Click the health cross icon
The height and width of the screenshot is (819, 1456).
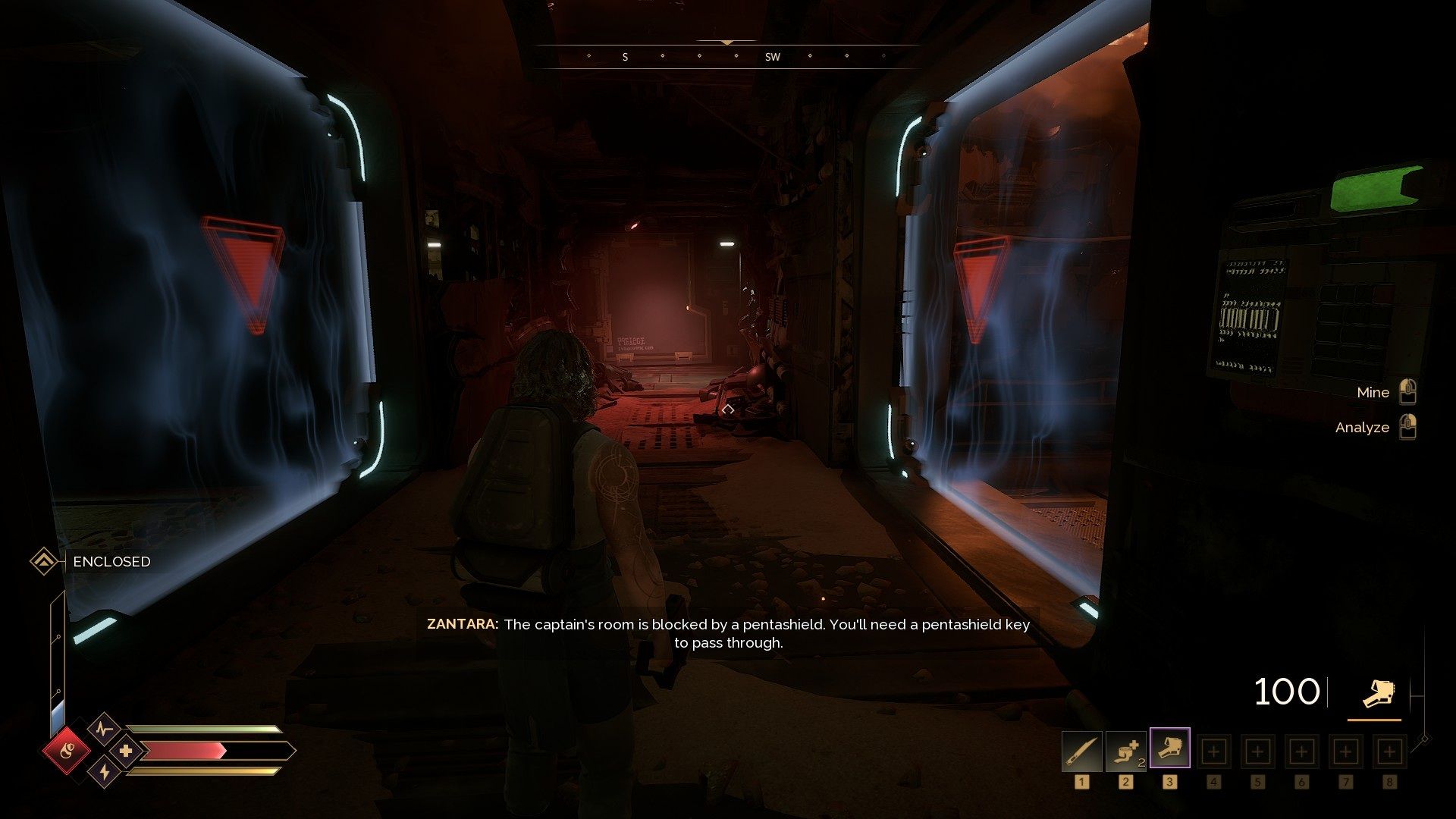click(126, 752)
